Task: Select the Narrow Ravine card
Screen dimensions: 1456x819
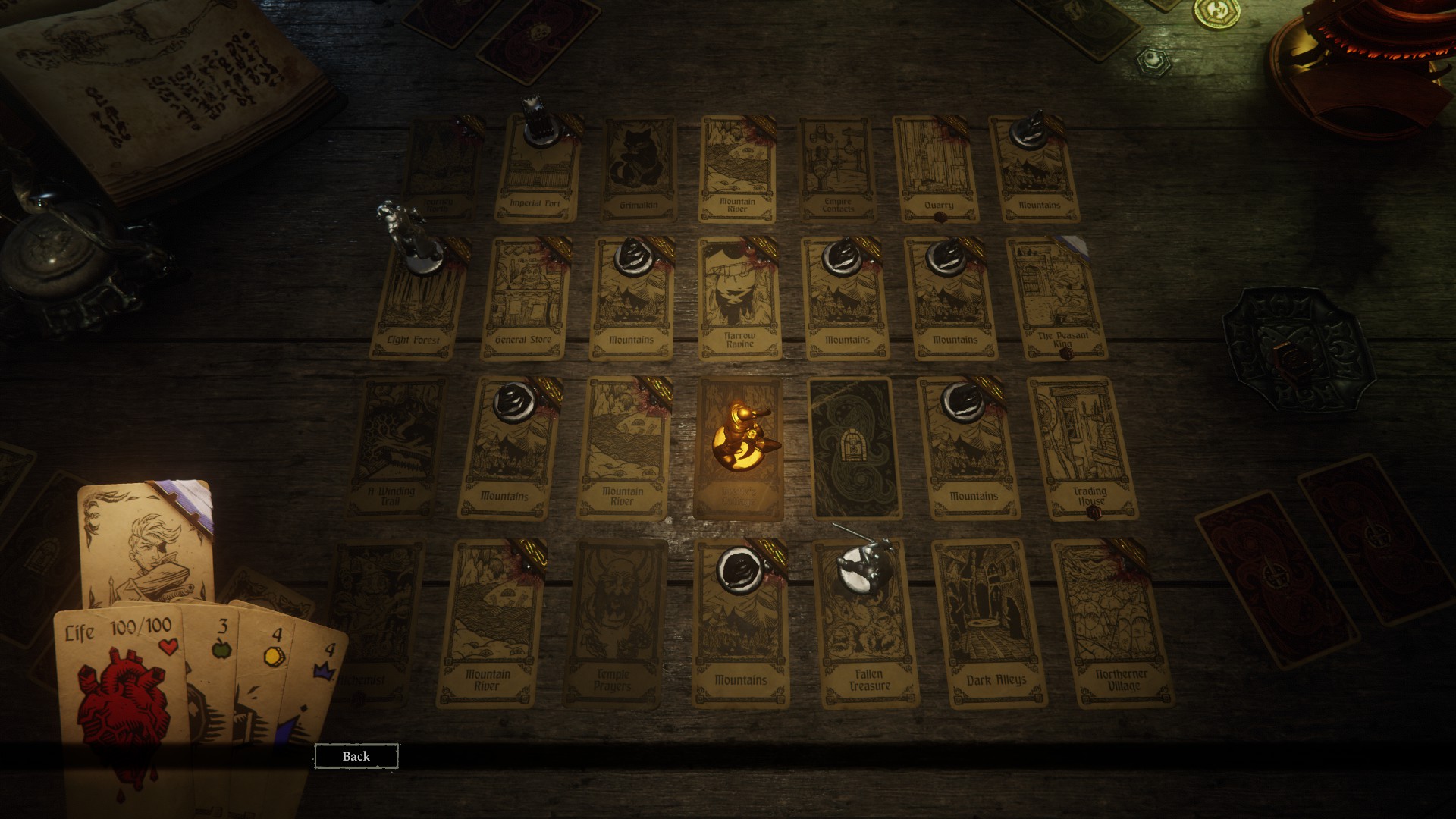Action: (x=739, y=298)
